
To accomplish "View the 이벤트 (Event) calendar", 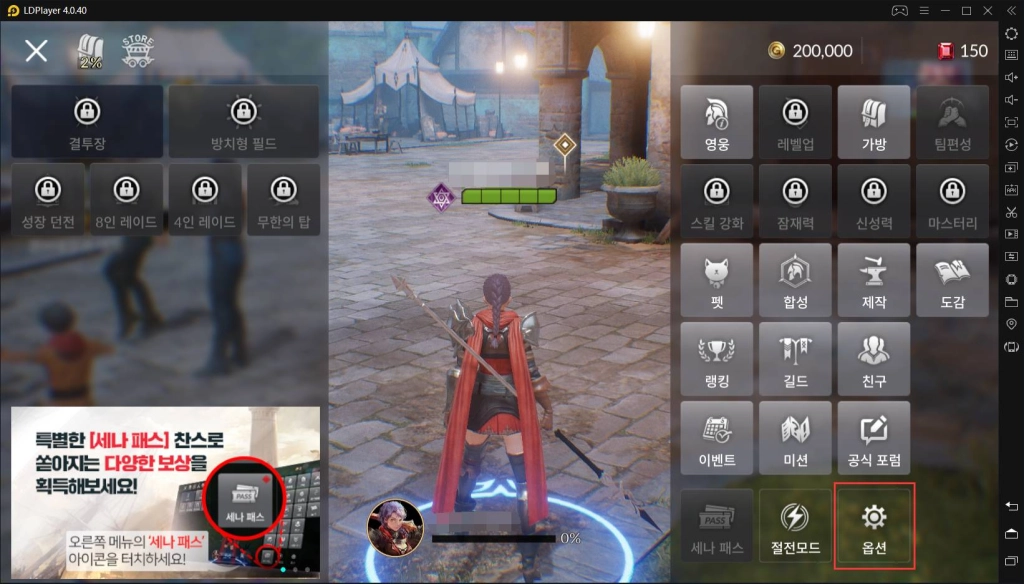I will [x=716, y=437].
